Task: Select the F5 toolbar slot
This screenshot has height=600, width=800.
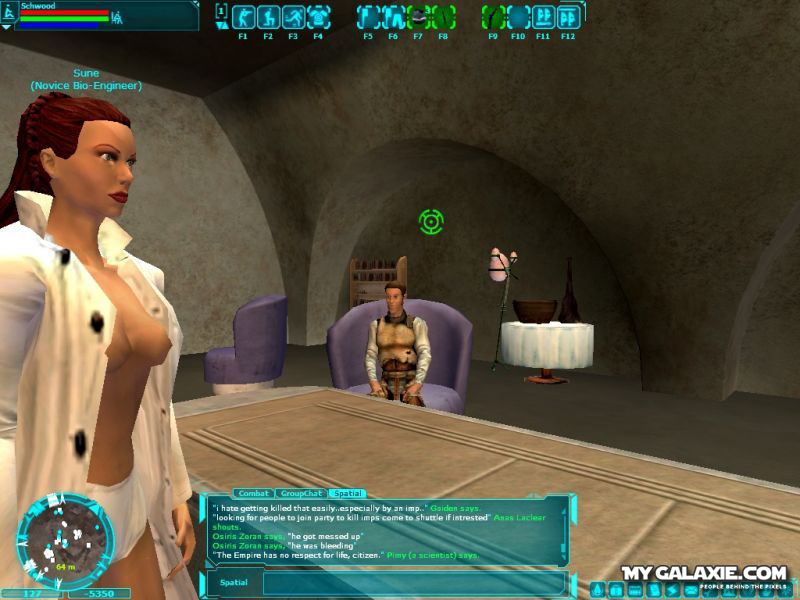Action: 369,17
